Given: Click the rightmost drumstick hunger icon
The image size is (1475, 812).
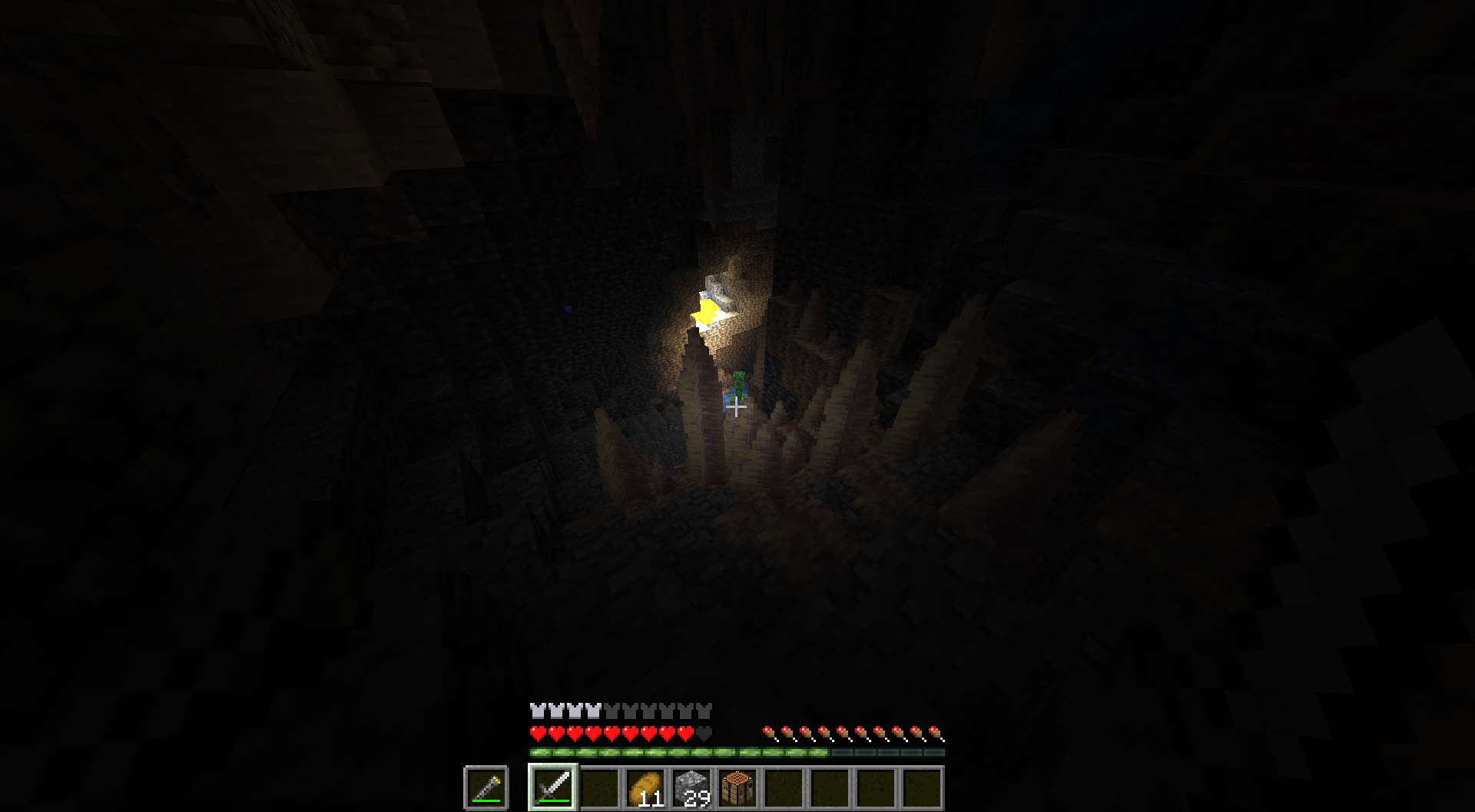Looking at the screenshot, I should tap(934, 731).
